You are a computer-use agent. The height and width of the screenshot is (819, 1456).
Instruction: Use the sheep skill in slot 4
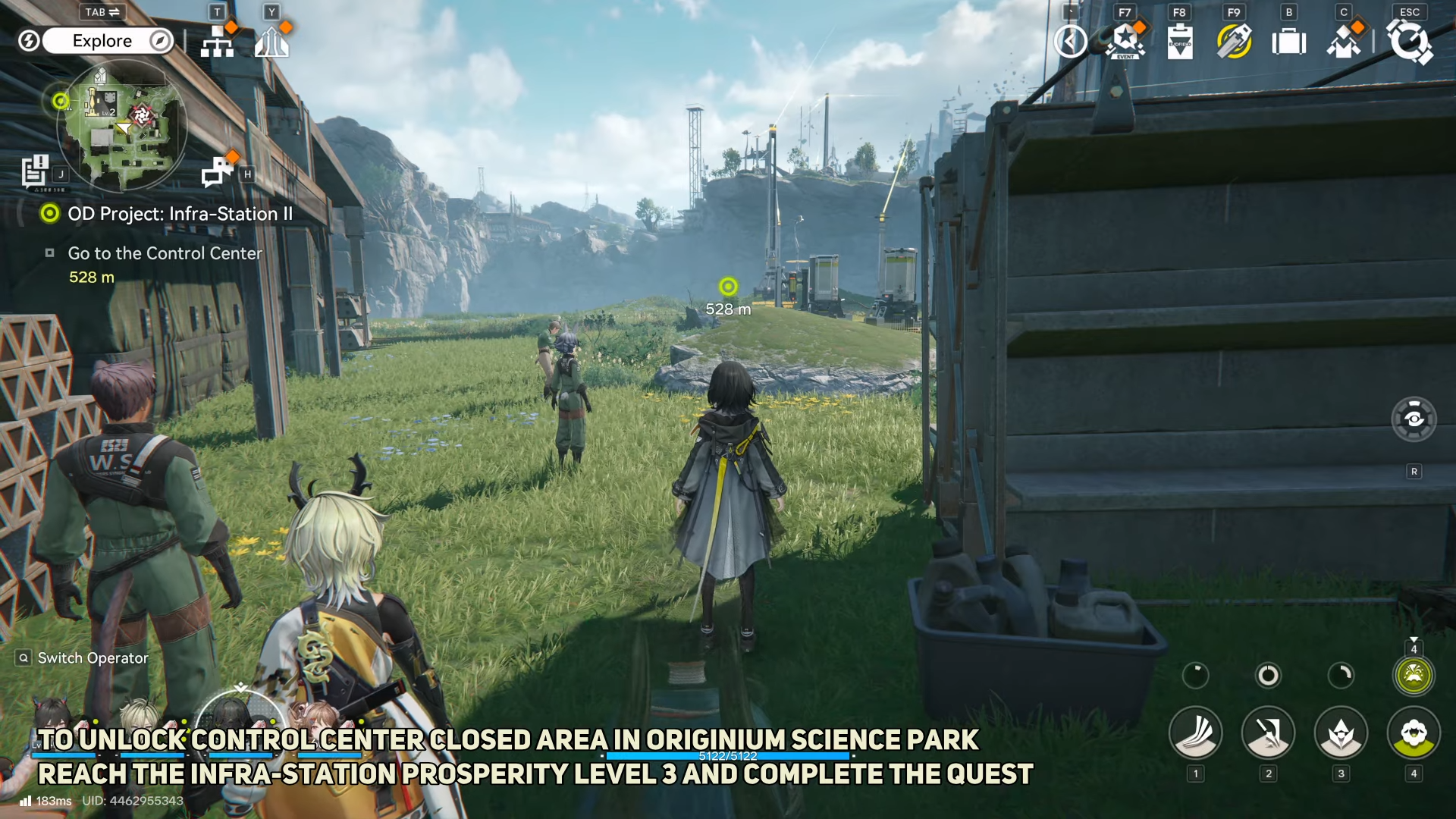tap(1414, 733)
